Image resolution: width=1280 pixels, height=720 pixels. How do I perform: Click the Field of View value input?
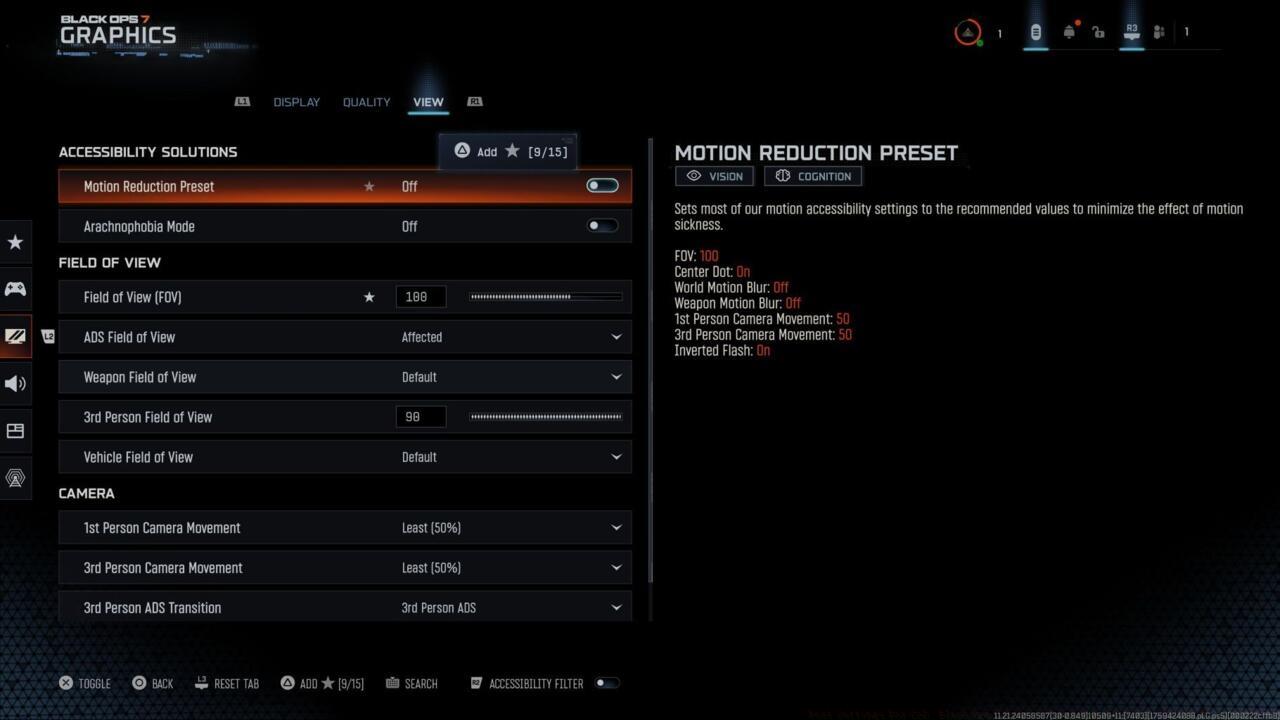[420, 296]
